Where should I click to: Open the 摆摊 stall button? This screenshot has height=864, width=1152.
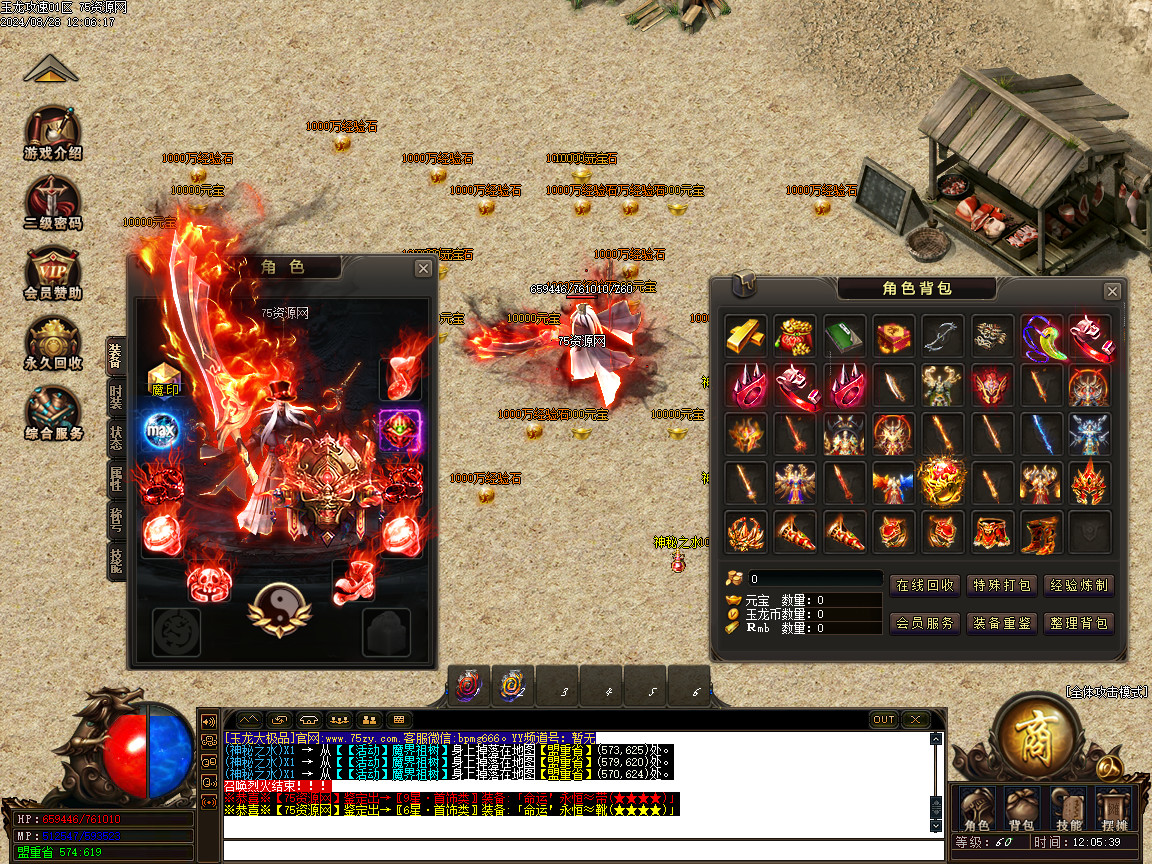(x=1112, y=808)
